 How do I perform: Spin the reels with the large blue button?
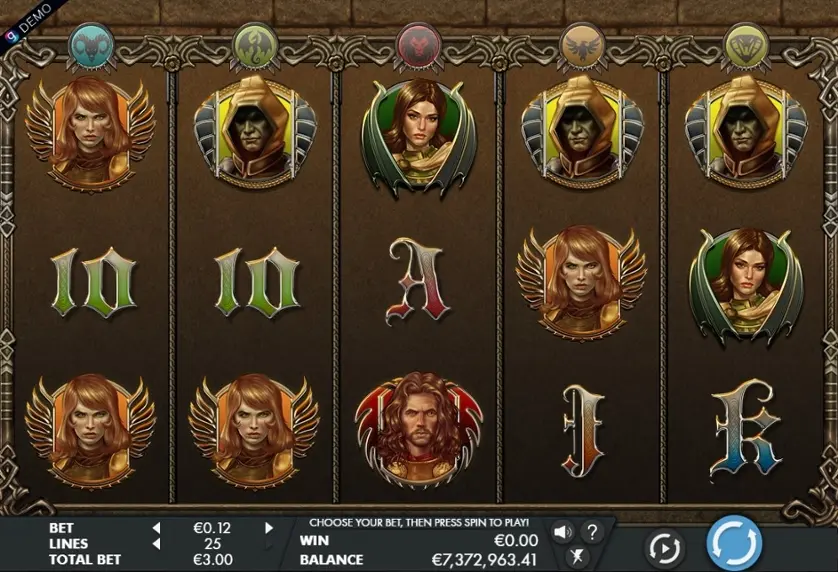(734, 544)
